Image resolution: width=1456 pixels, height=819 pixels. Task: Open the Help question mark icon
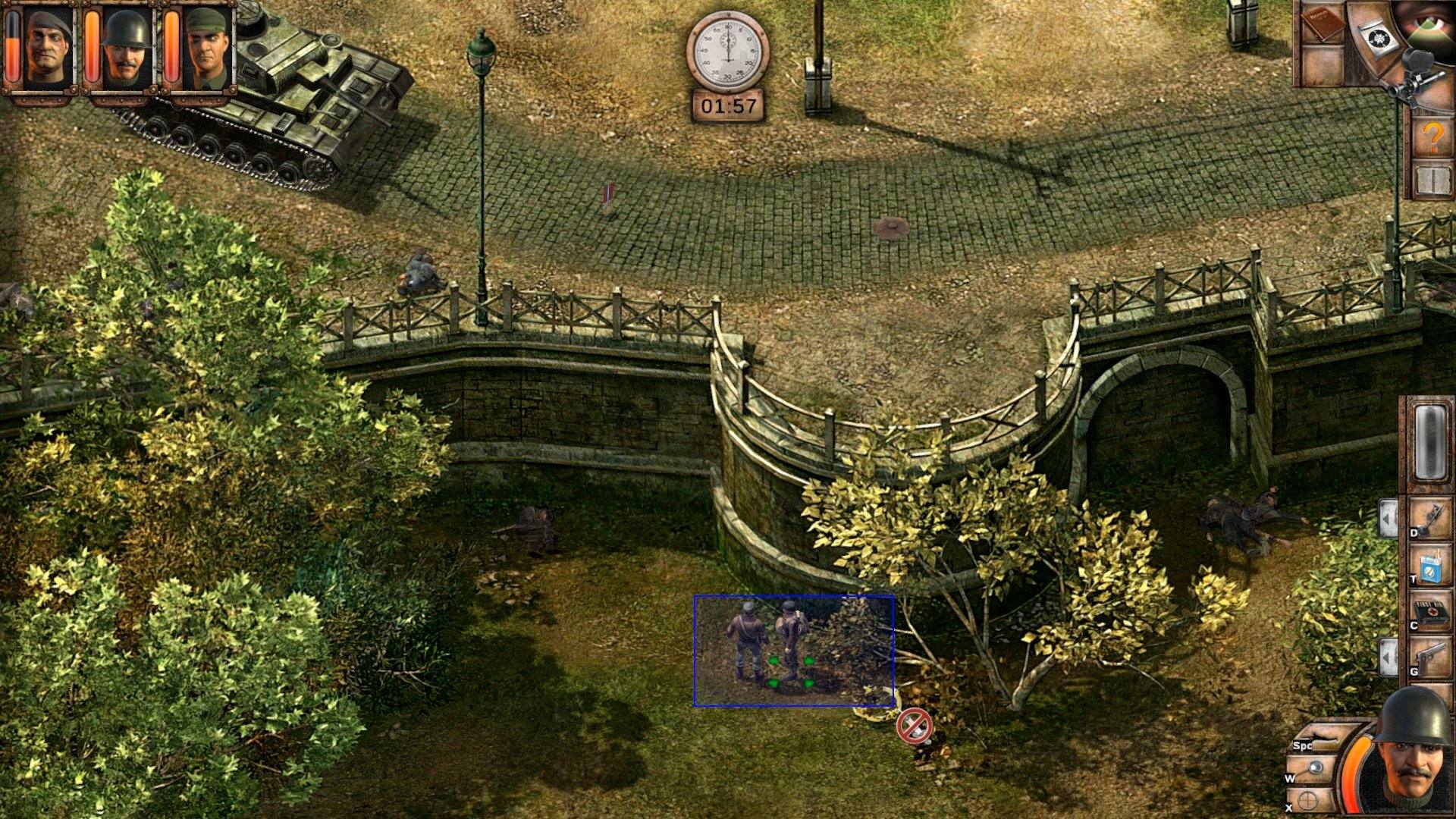click(1433, 136)
